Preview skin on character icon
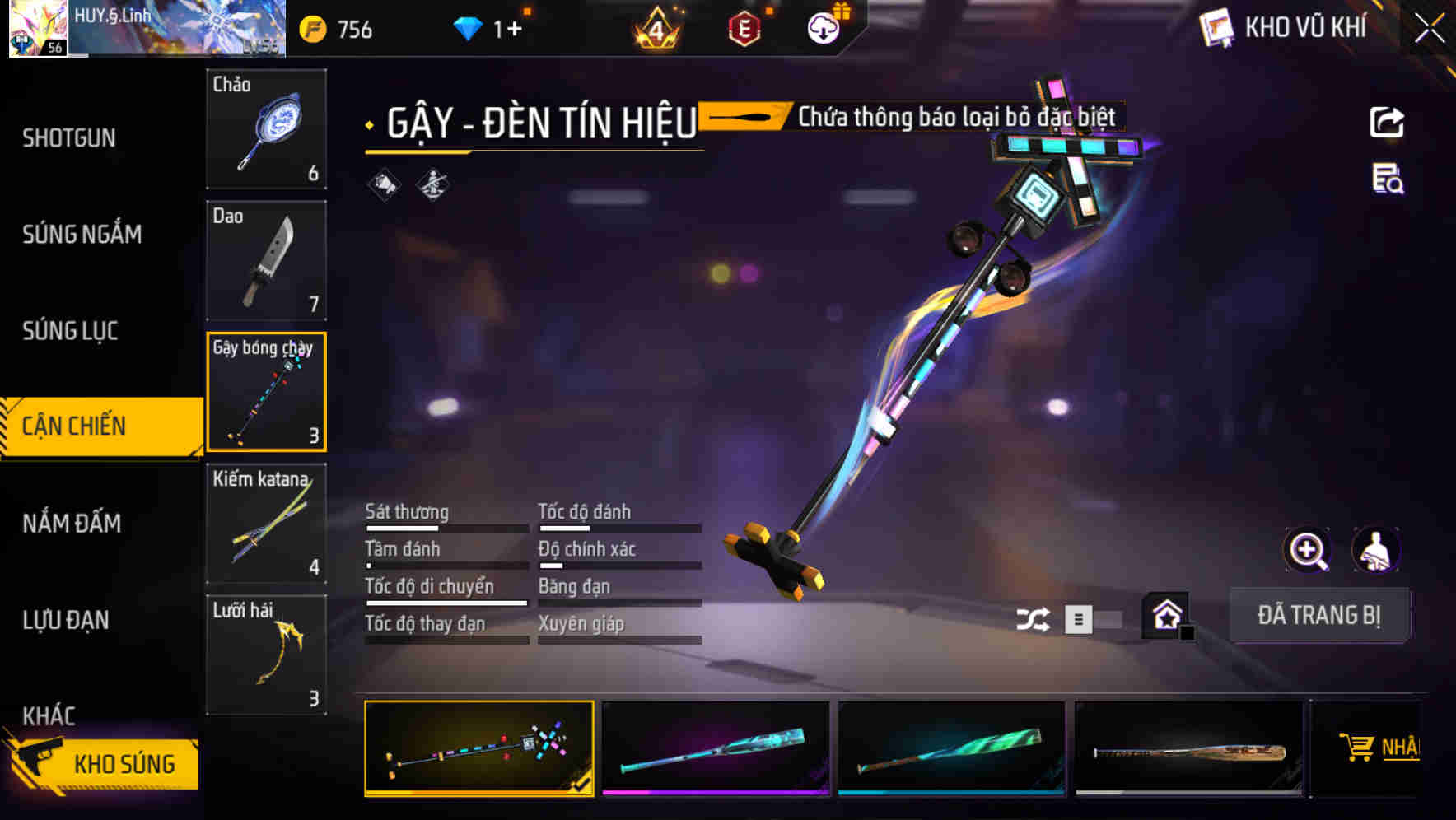The image size is (1456, 820). point(1375,550)
